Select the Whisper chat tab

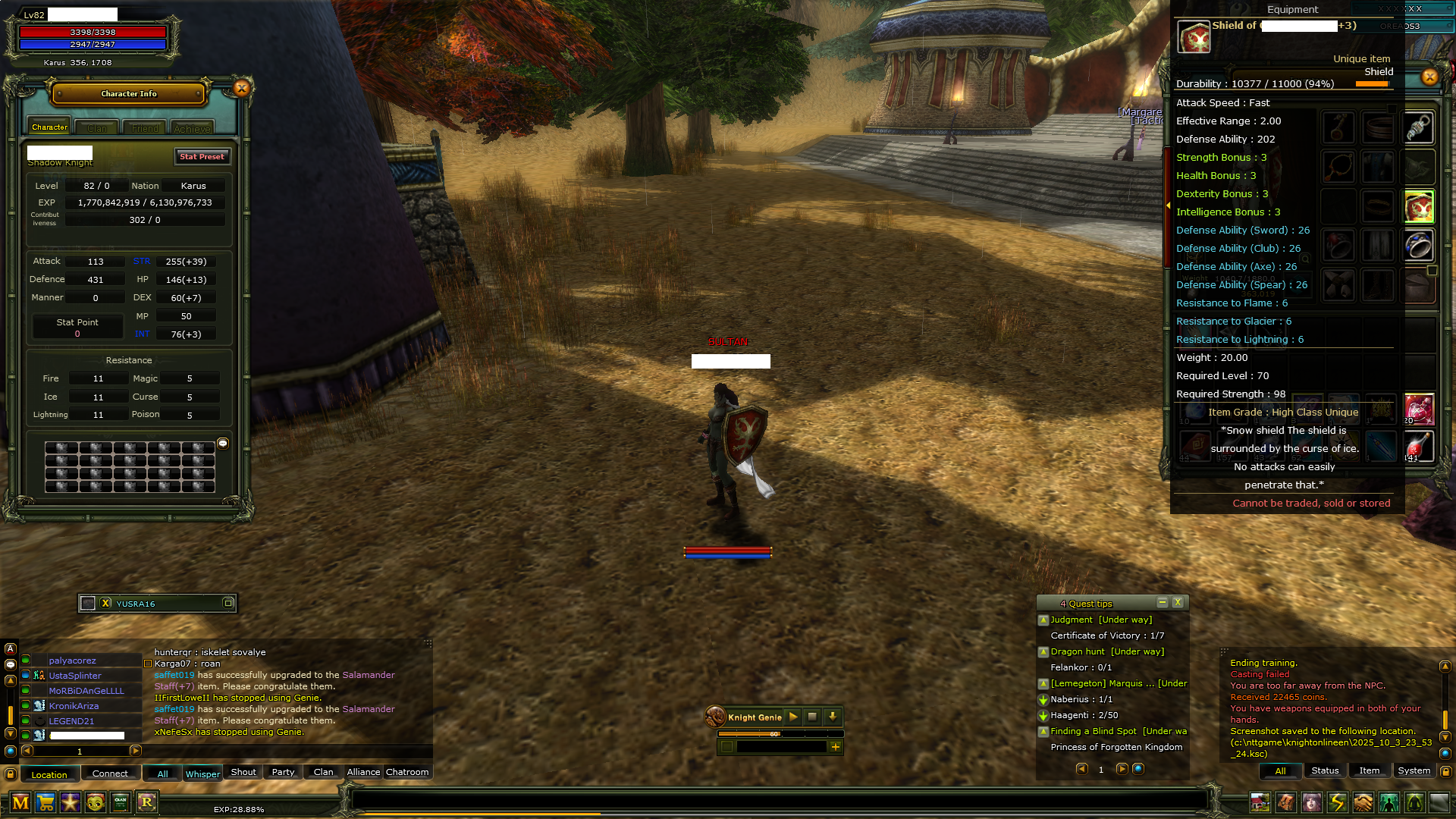point(202,773)
